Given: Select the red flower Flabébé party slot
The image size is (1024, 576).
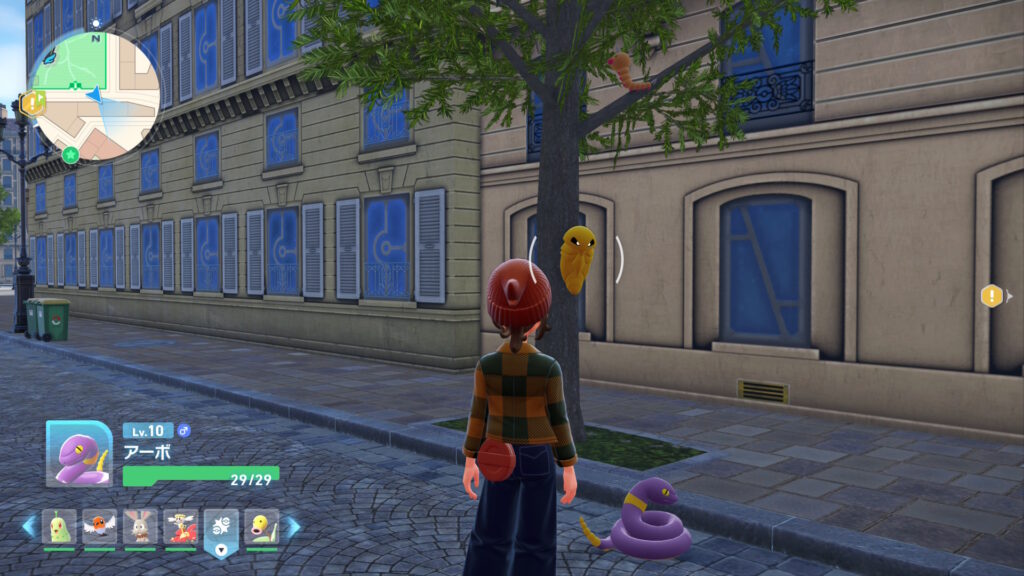Looking at the screenshot, I should (x=181, y=526).
